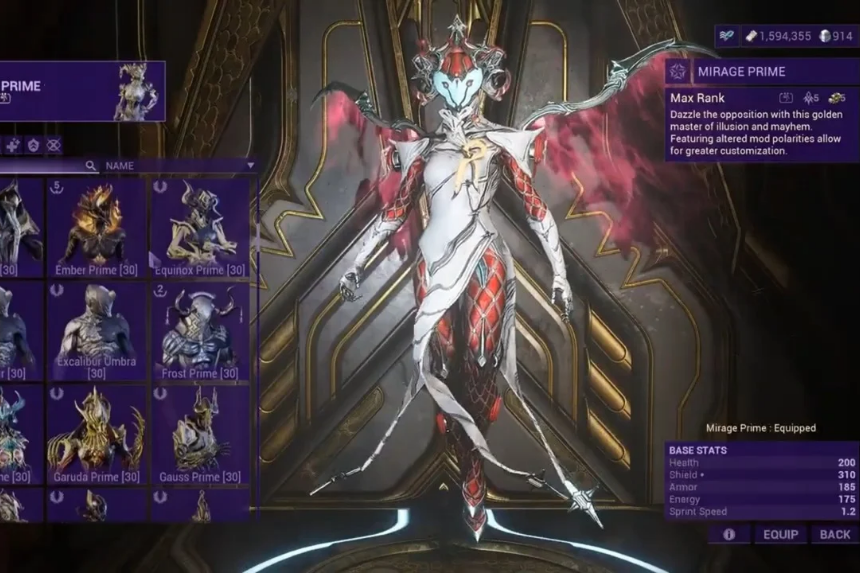Open the info button beside EQUIP
This screenshot has height=573, width=860.
click(x=729, y=535)
